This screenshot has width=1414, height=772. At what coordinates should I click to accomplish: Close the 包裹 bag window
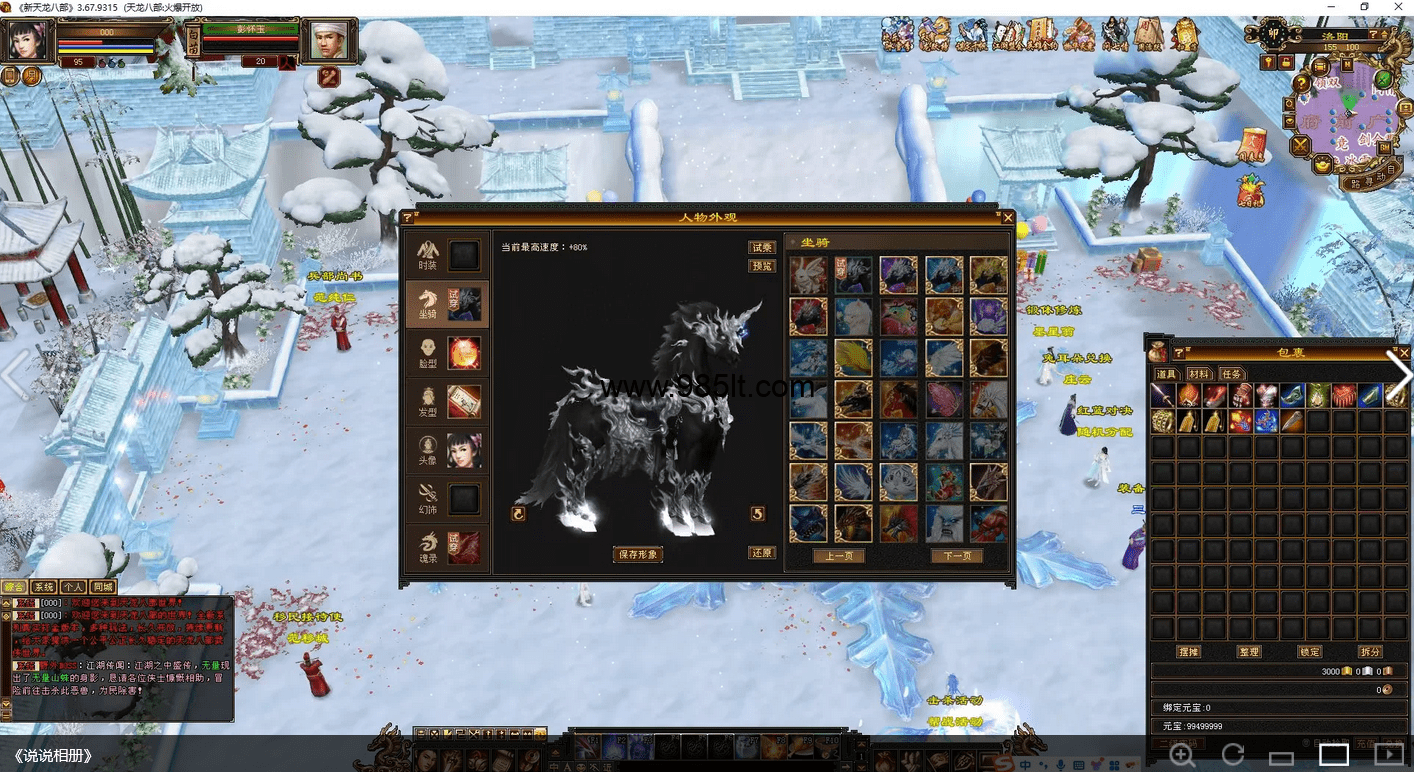click(x=1404, y=352)
